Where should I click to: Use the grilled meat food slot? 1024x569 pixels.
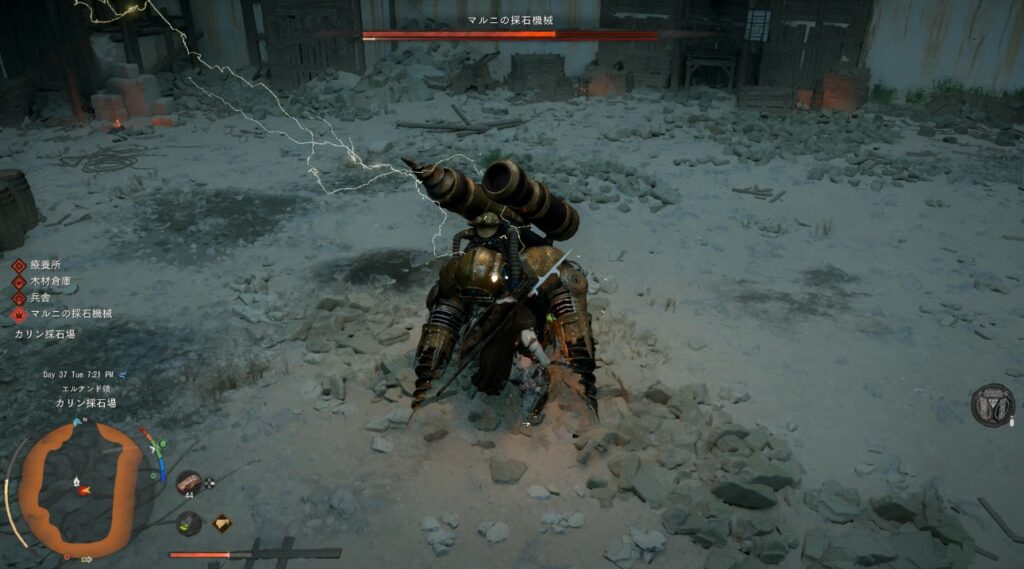click(x=188, y=482)
